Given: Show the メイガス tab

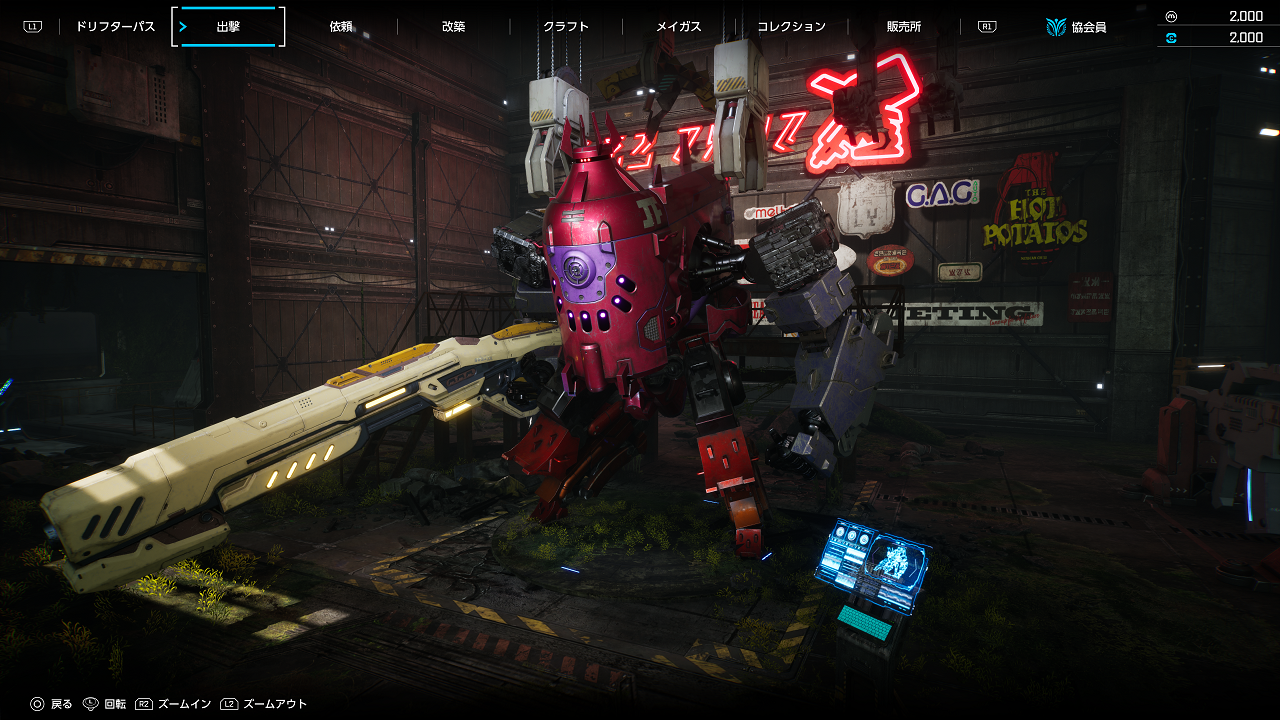Looking at the screenshot, I should [x=678, y=27].
